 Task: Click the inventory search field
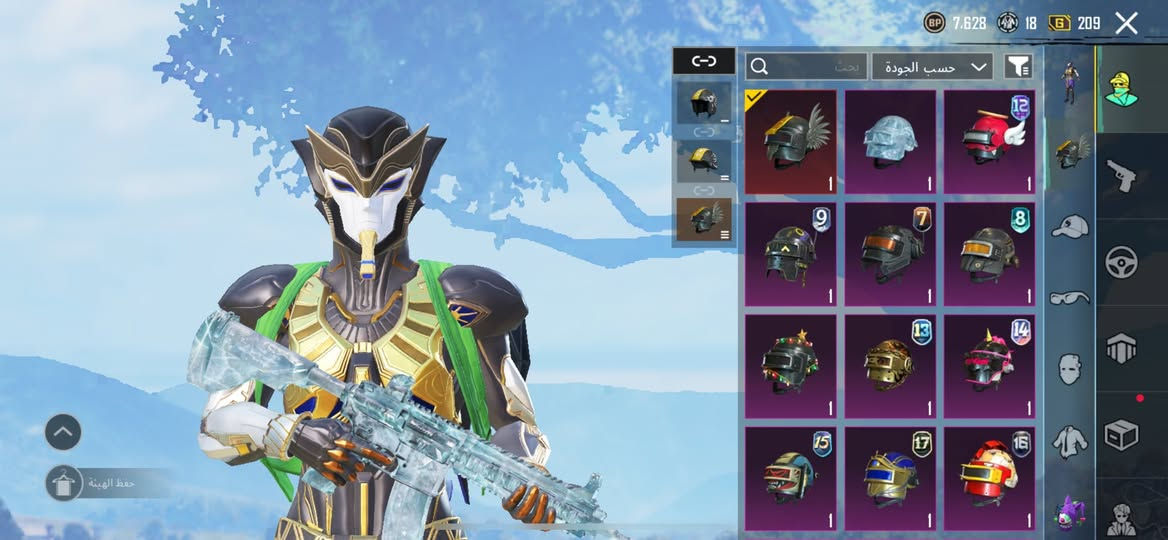point(806,67)
